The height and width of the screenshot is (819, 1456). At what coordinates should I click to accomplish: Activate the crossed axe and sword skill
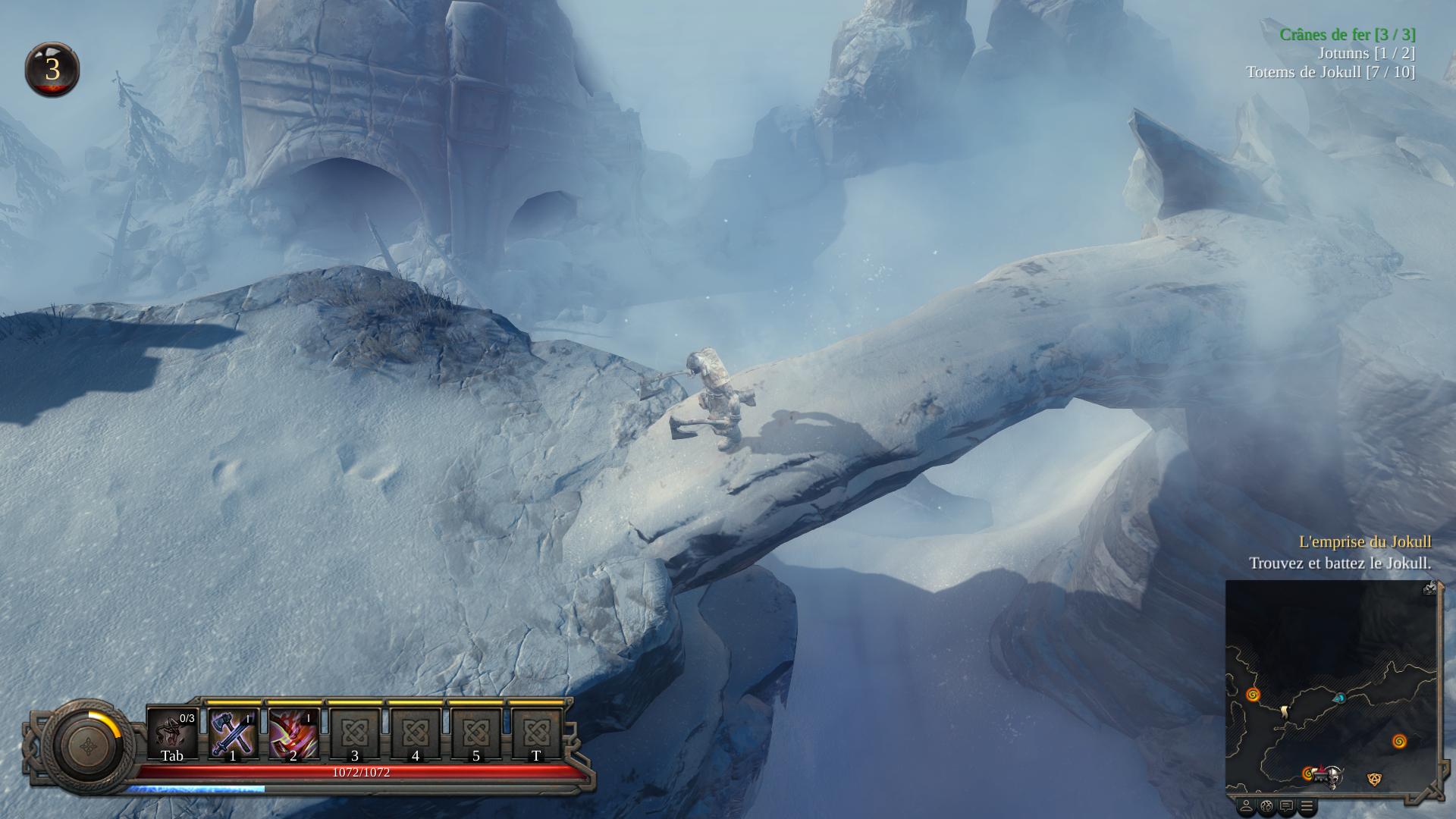pos(233,734)
